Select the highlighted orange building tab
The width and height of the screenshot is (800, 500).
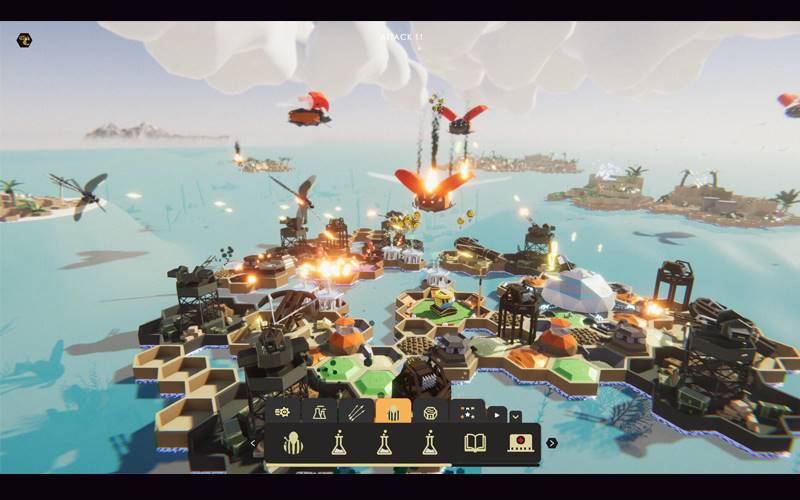point(393,412)
